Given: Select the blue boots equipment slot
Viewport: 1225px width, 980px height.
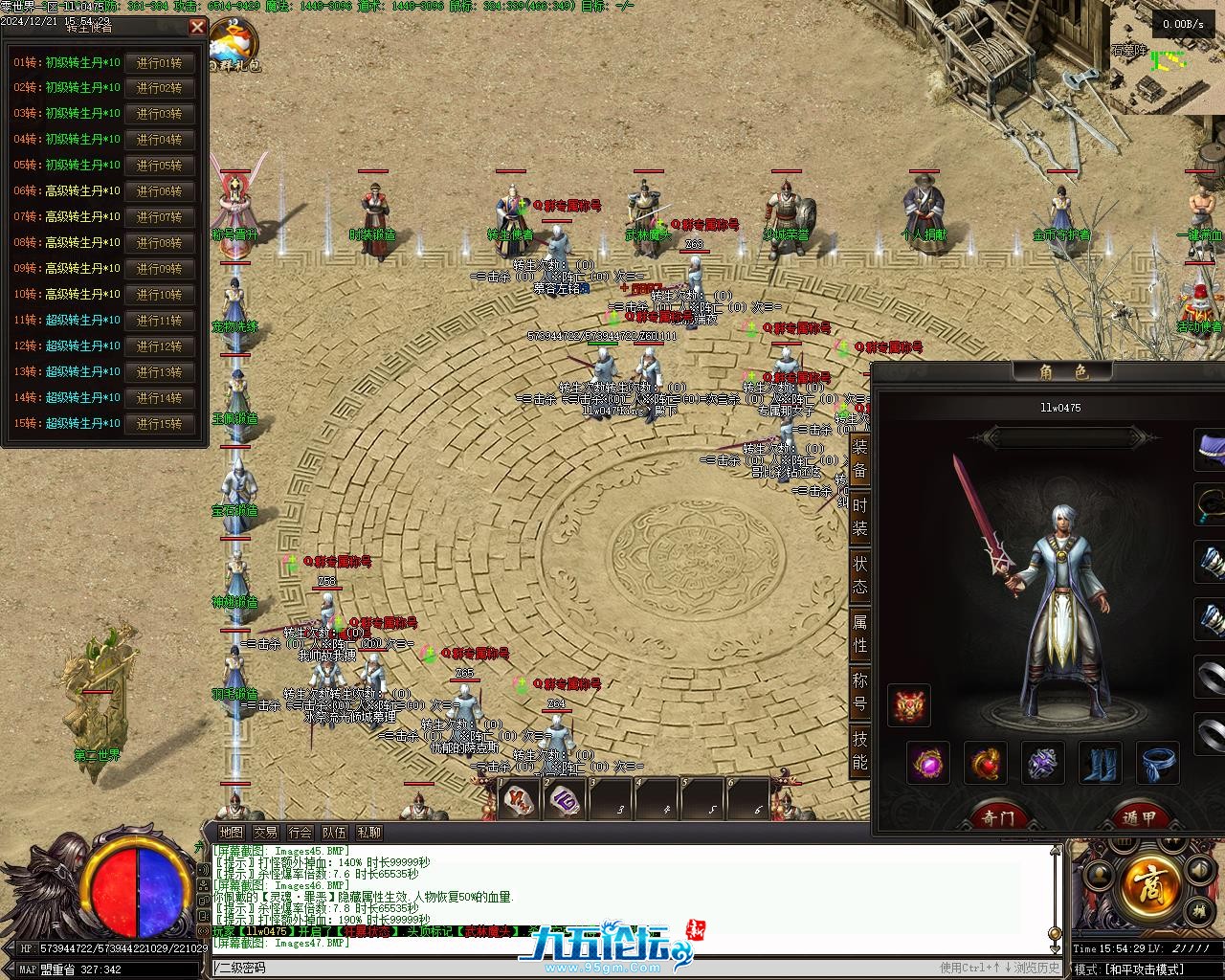Looking at the screenshot, I should pyautogui.click(x=1101, y=763).
